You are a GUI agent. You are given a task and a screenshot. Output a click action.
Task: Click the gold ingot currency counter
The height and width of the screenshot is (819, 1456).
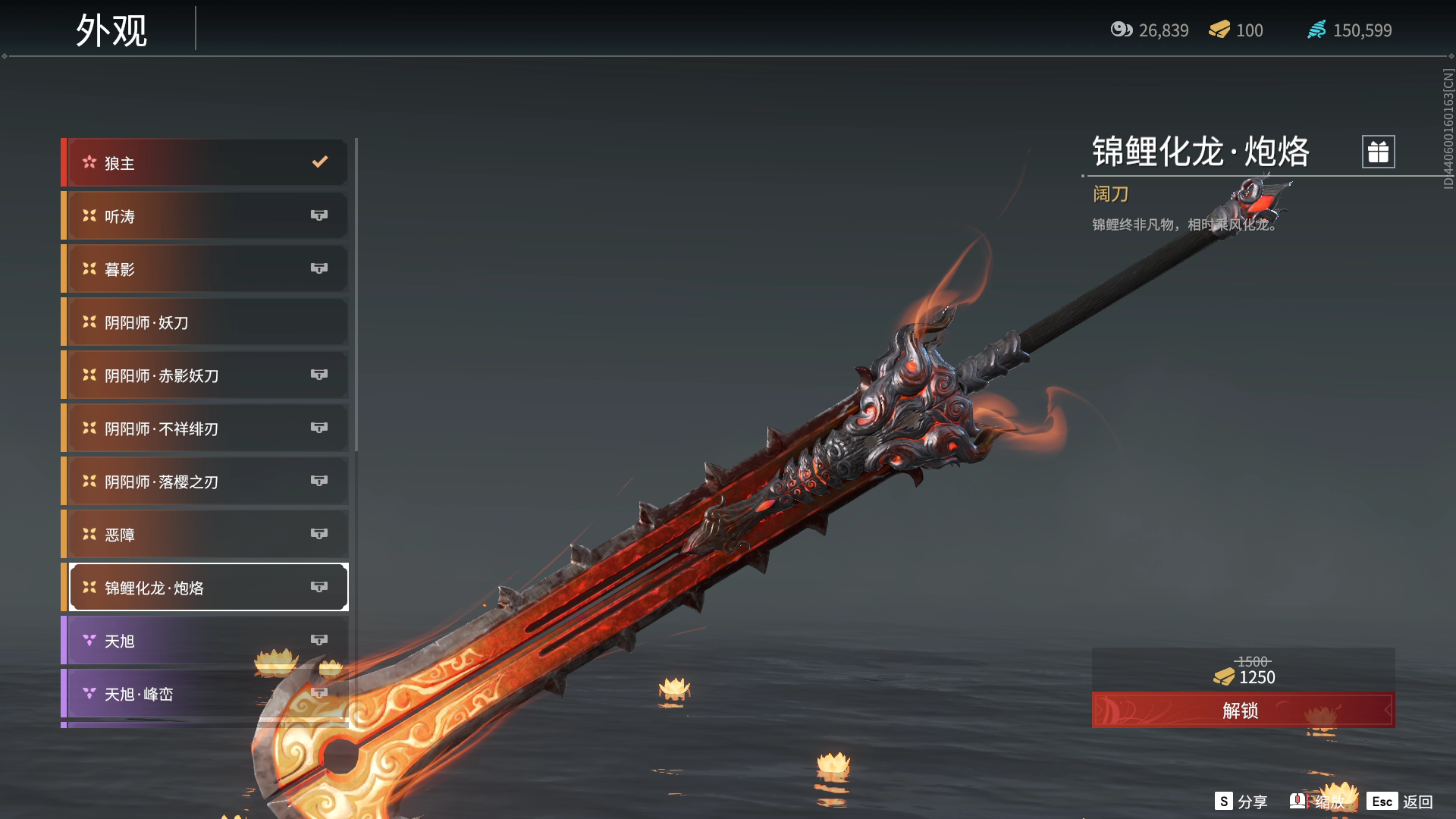(x=1236, y=30)
